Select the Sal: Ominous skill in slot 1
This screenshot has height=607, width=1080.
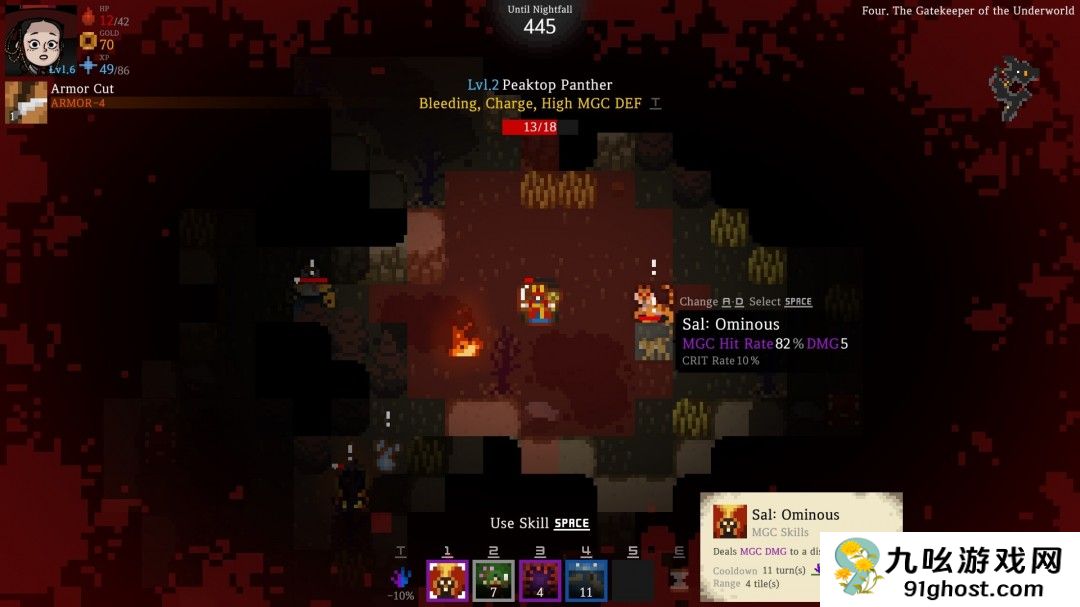(447, 580)
